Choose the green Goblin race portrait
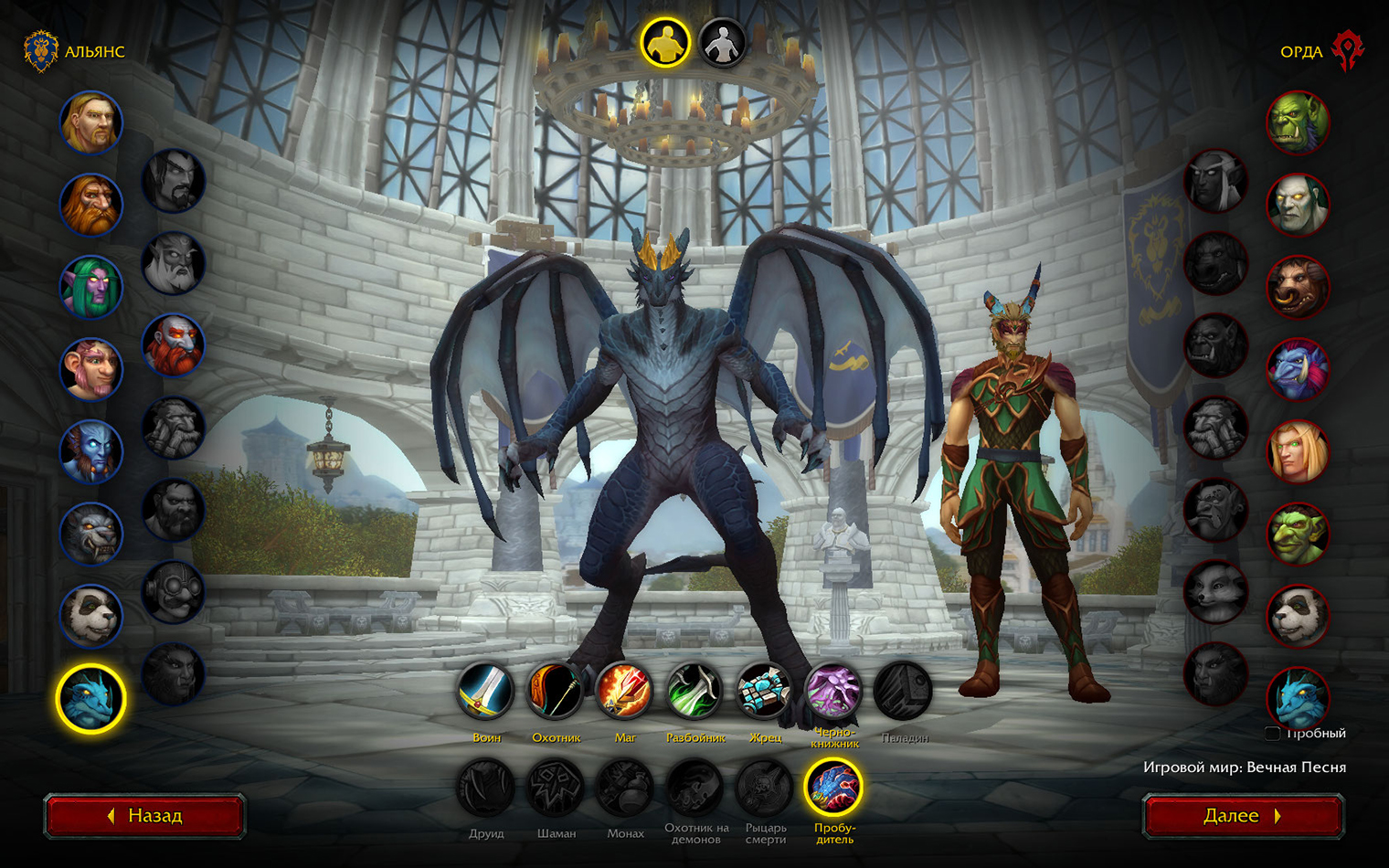Viewport: 1389px width, 868px height. tap(1298, 534)
